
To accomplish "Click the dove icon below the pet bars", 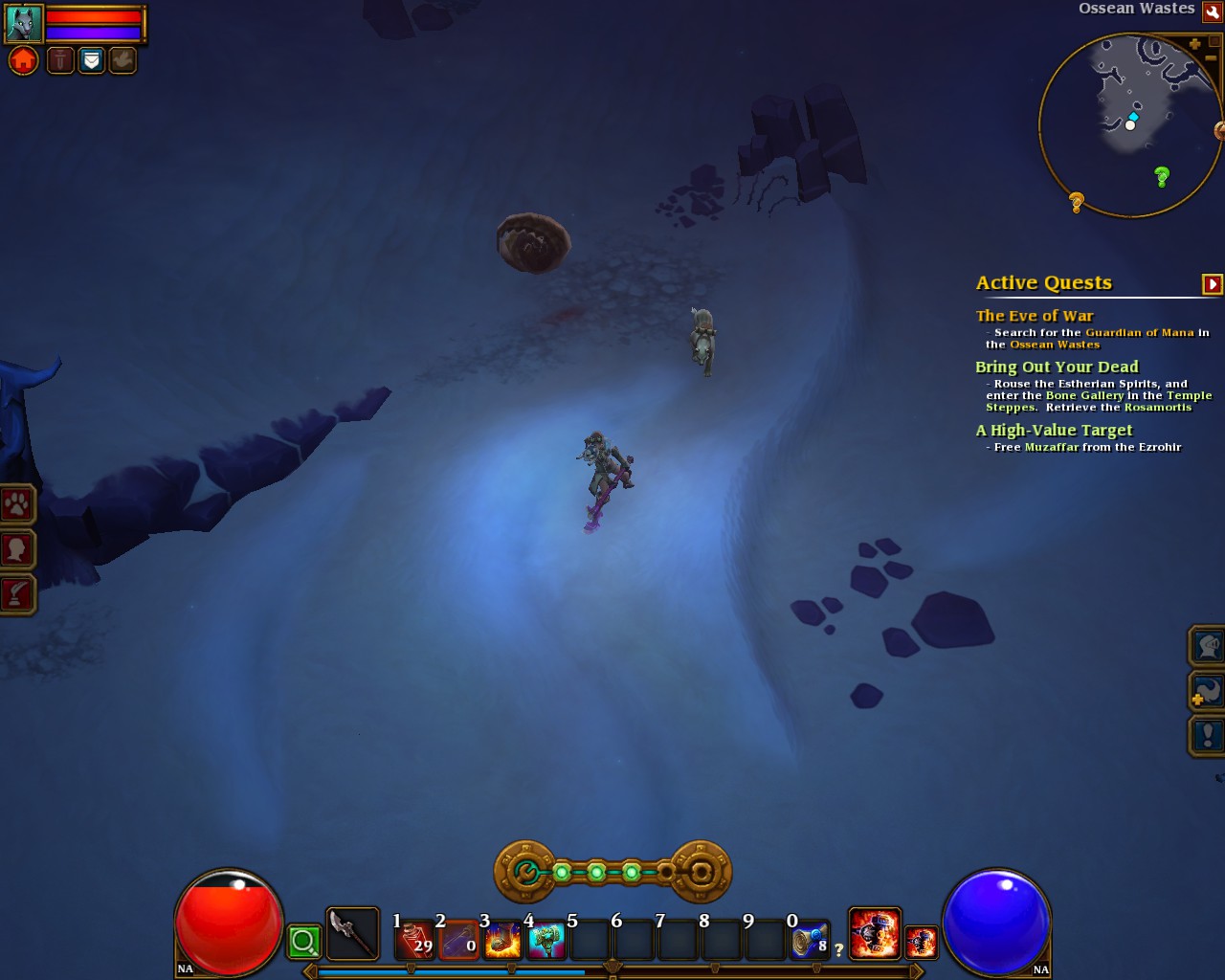I will [122, 61].
